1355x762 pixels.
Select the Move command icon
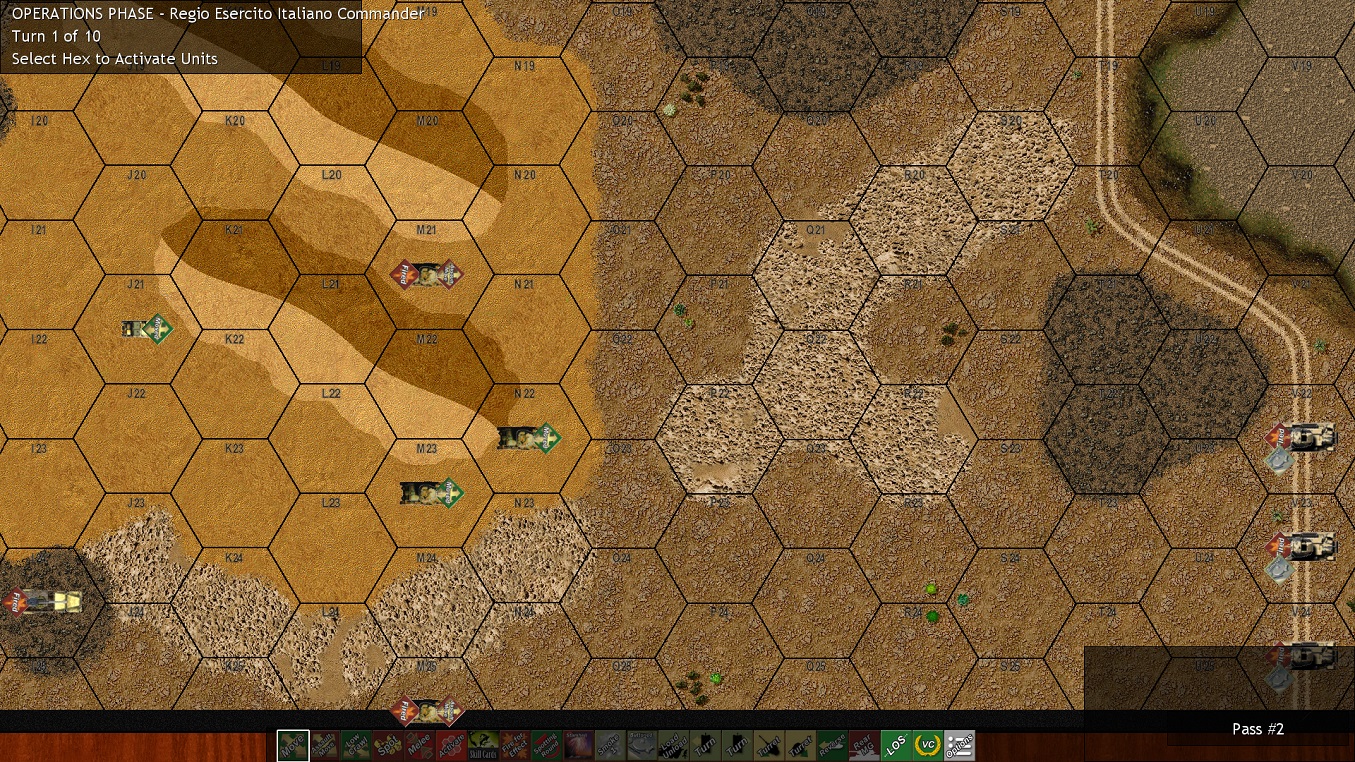point(293,745)
